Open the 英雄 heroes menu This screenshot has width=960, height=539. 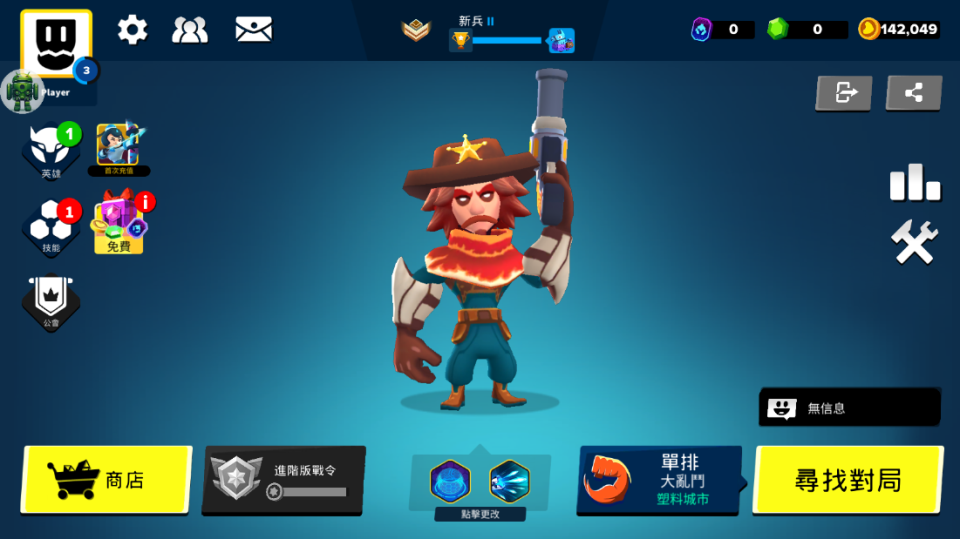pyautogui.click(x=51, y=150)
